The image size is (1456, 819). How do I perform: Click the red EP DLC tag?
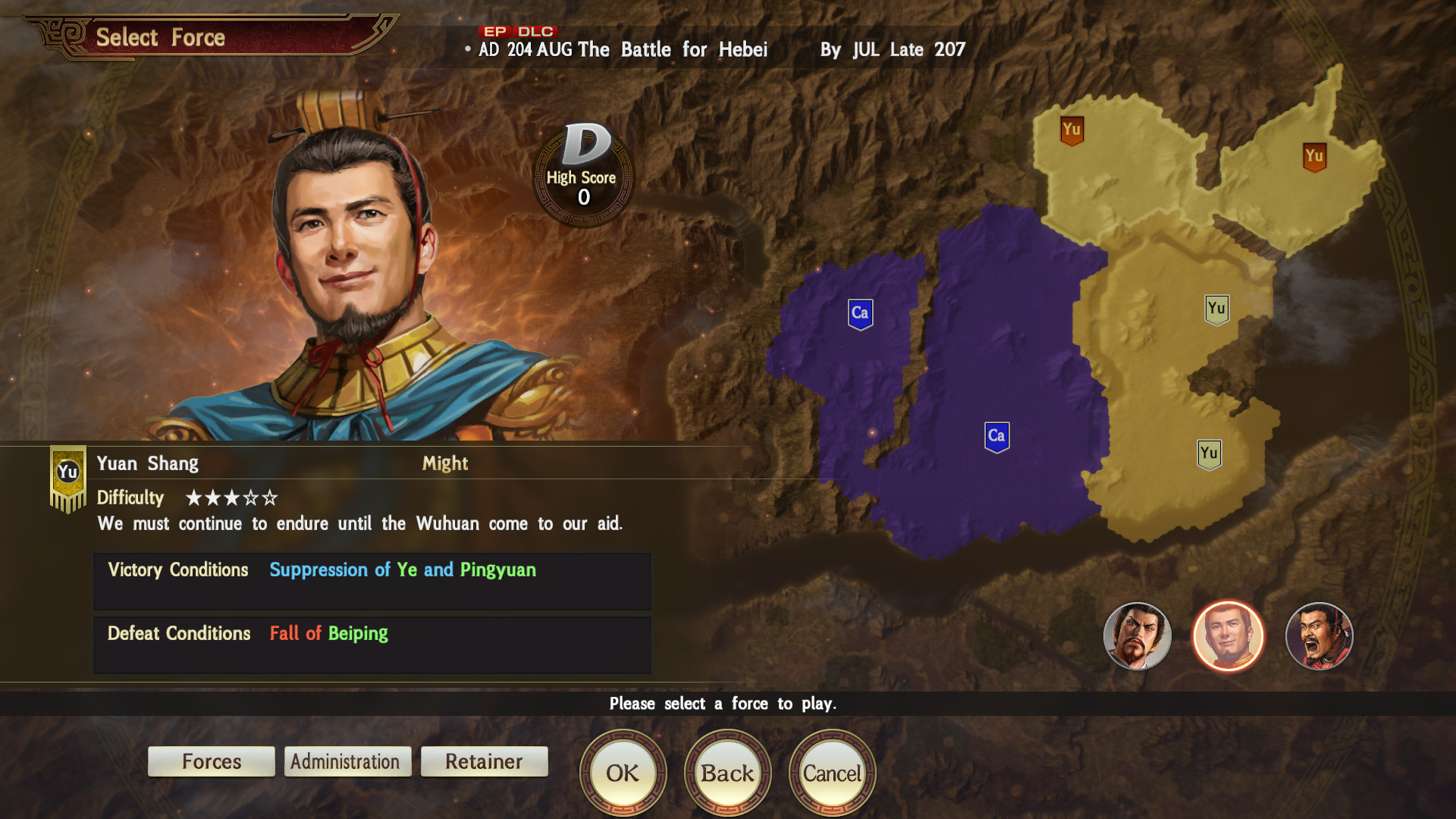coord(516,32)
